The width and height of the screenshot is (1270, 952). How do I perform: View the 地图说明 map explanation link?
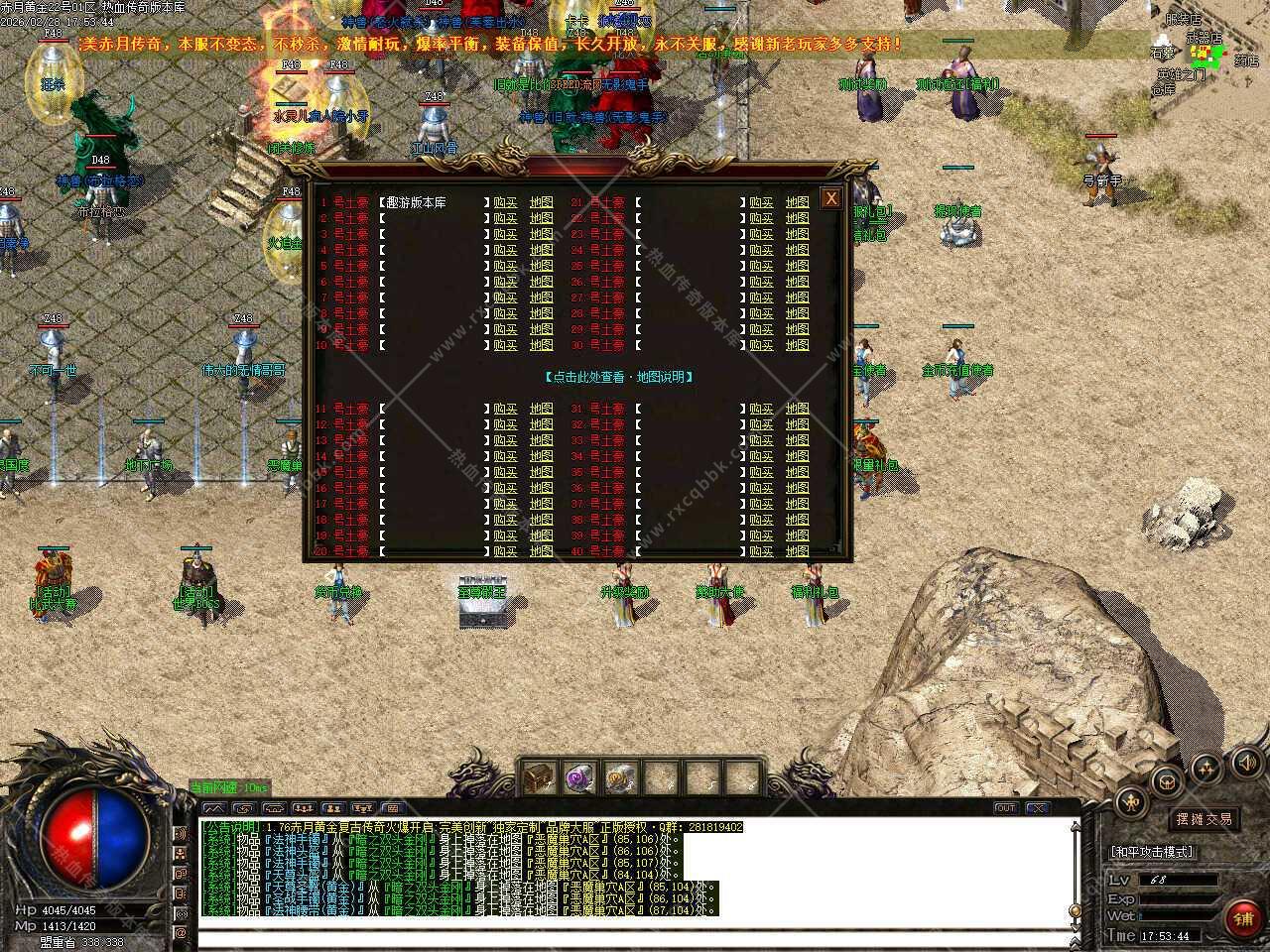click(619, 377)
